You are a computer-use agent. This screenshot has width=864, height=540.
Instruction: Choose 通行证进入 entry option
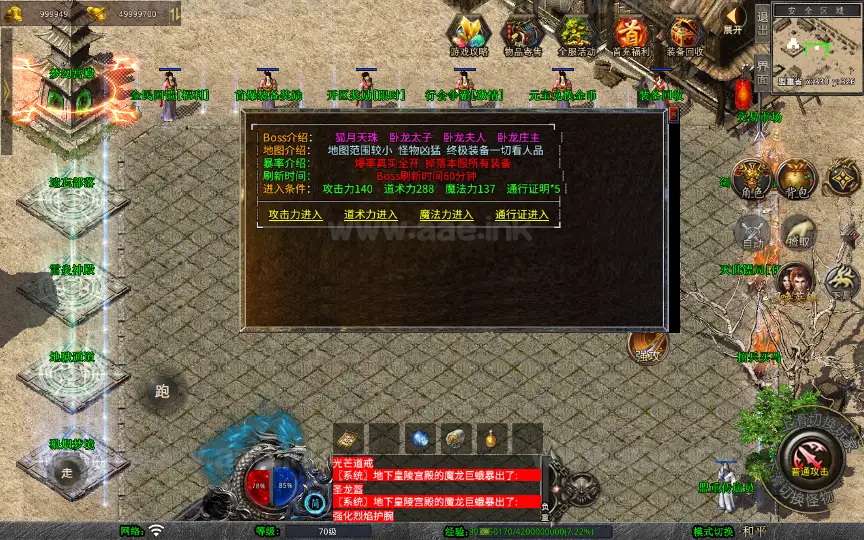(x=521, y=215)
